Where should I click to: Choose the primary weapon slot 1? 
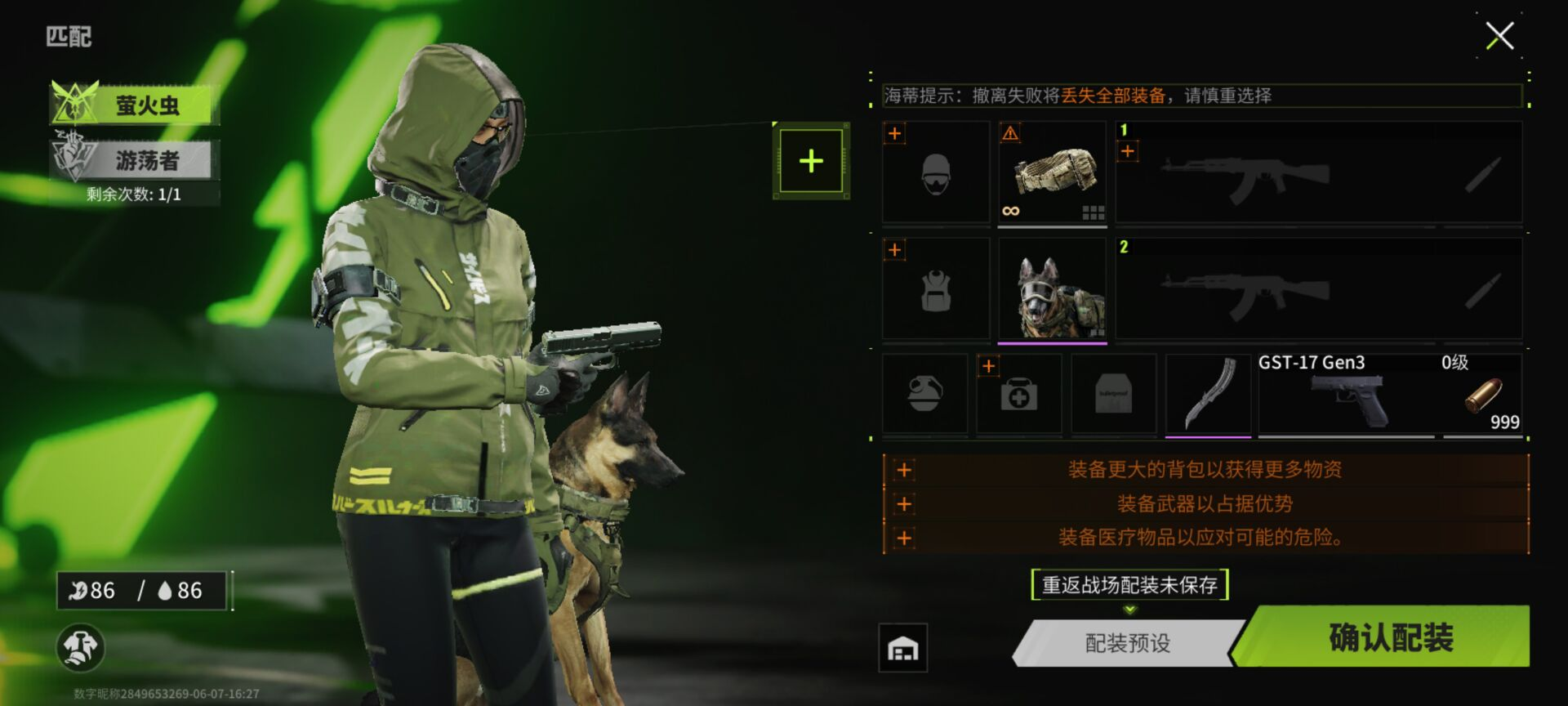click(x=1318, y=172)
